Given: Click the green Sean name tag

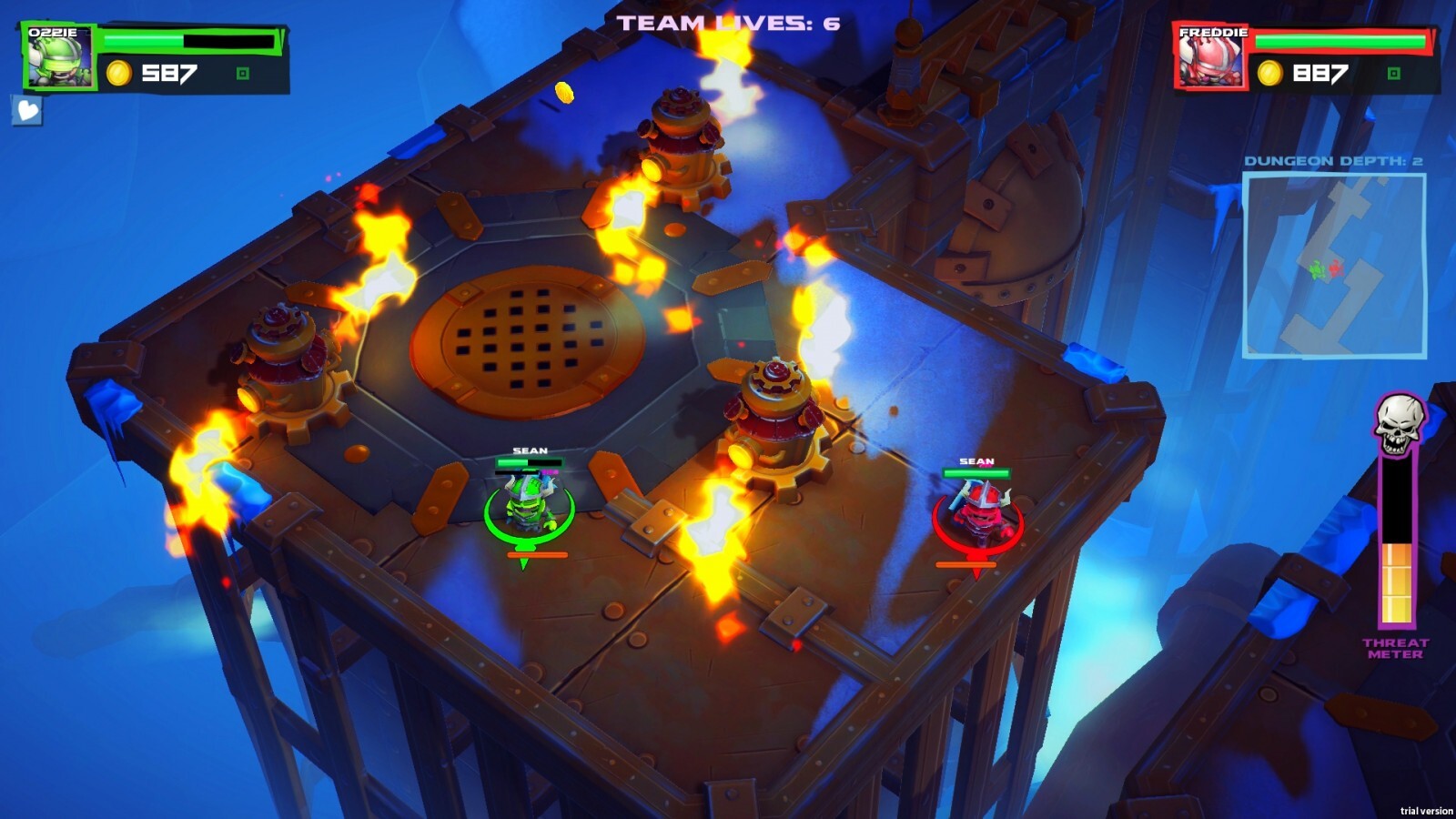Looking at the screenshot, I should pyautogui.click(x=531, y=450).
